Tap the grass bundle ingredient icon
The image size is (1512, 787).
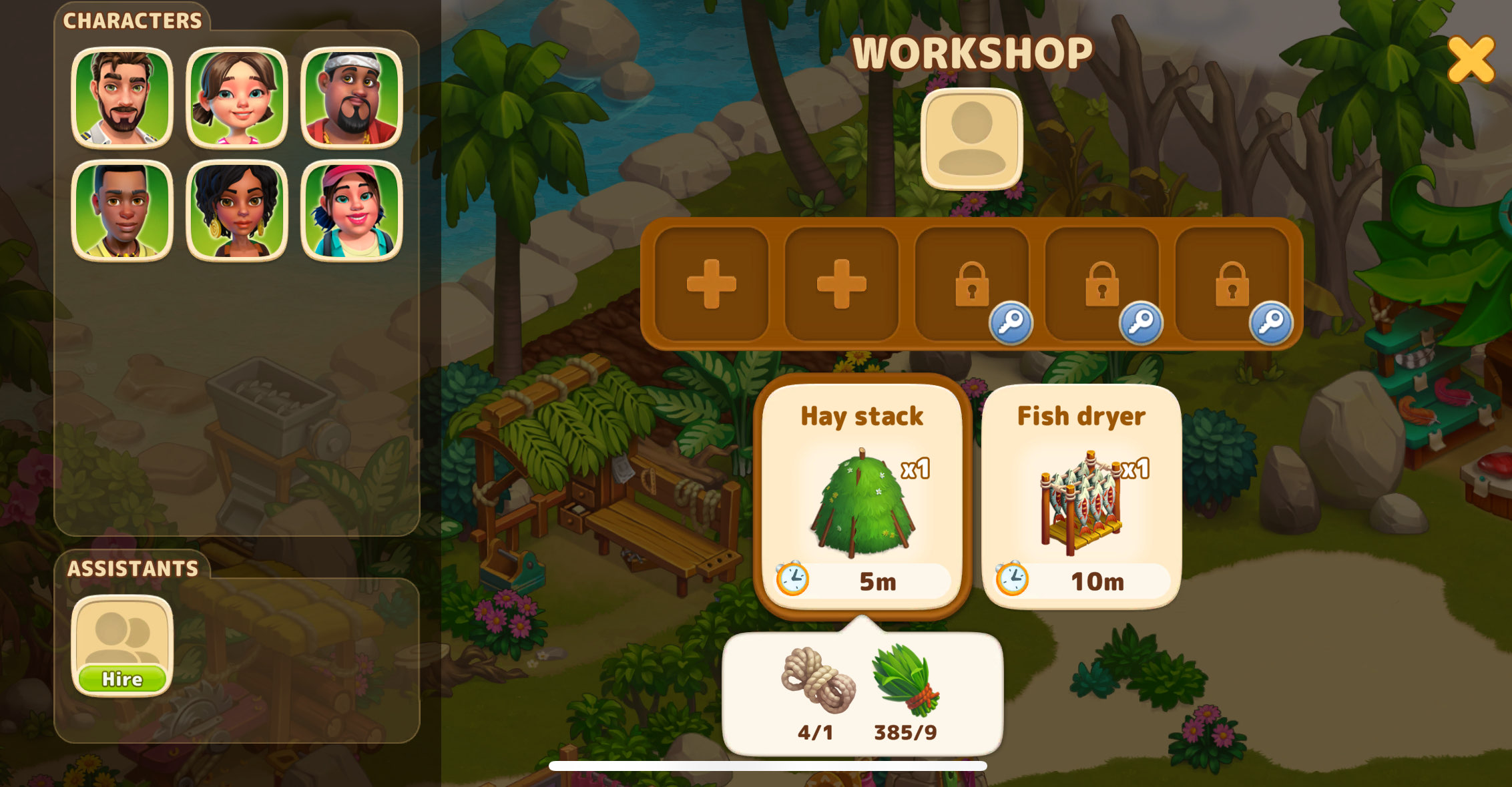pos(906,680)
